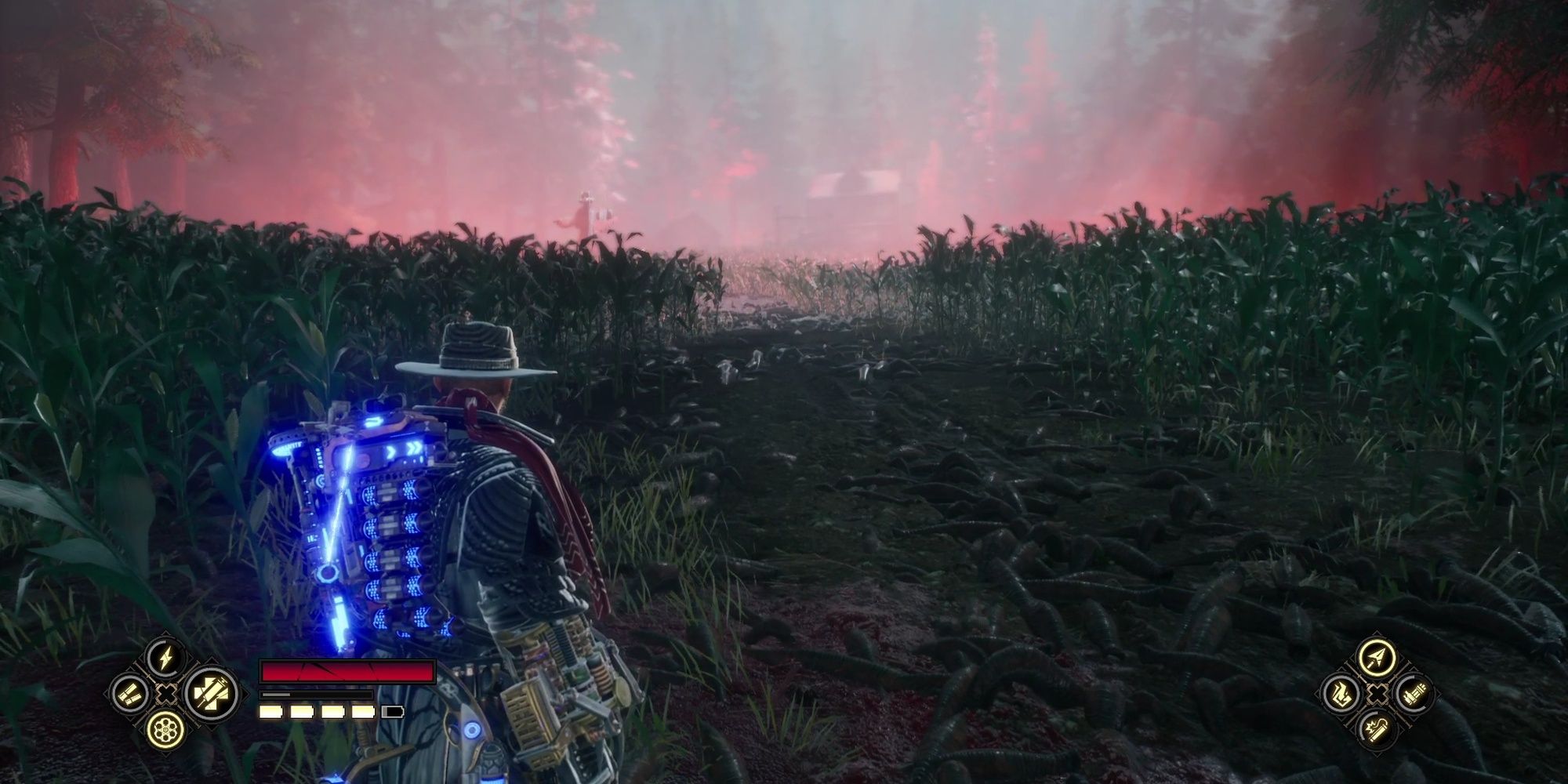
Task: Expand the right gadget quick-select wheel
Action: pos(1378,694)
